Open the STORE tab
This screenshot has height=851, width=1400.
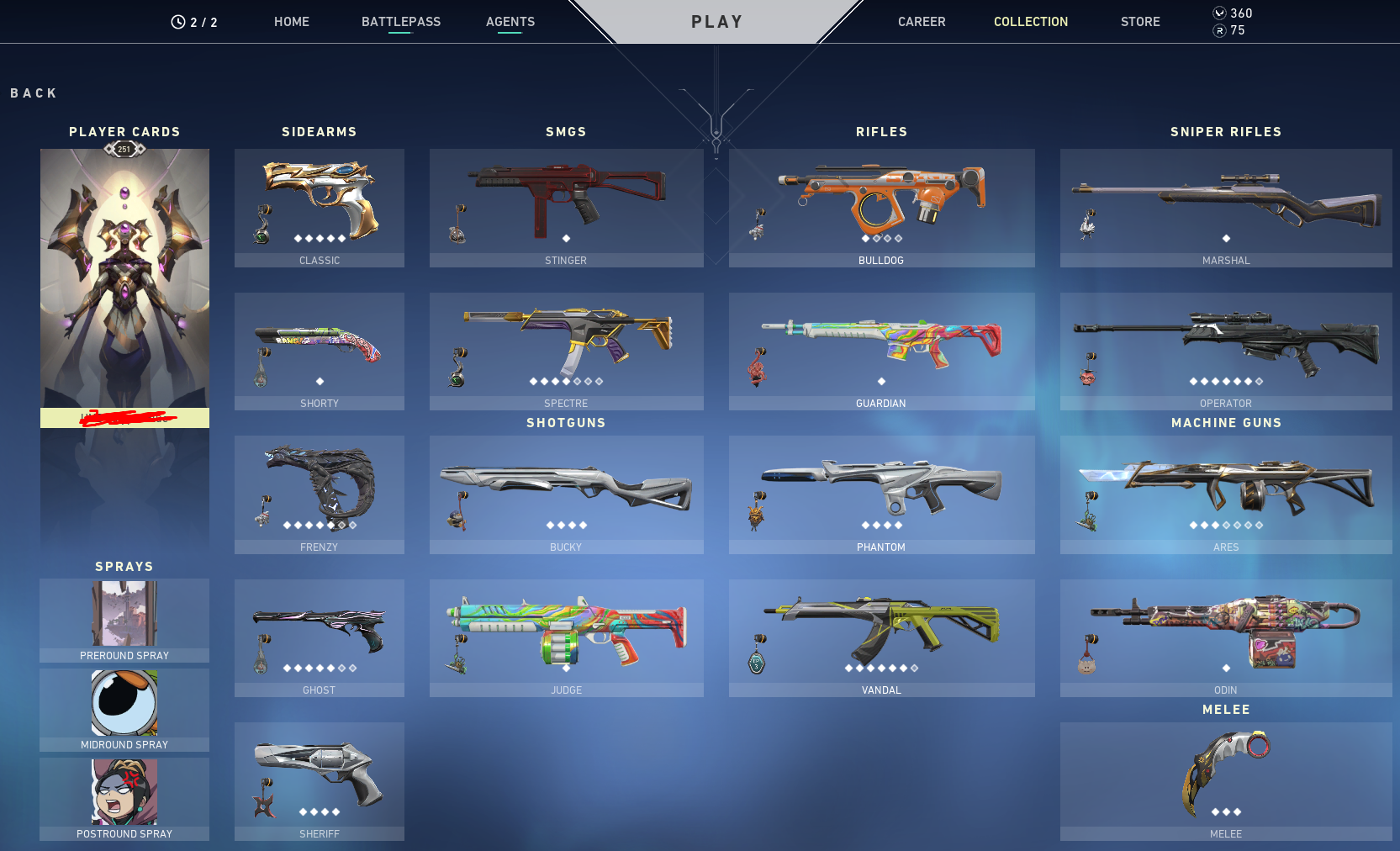(x=1140, y=22)
